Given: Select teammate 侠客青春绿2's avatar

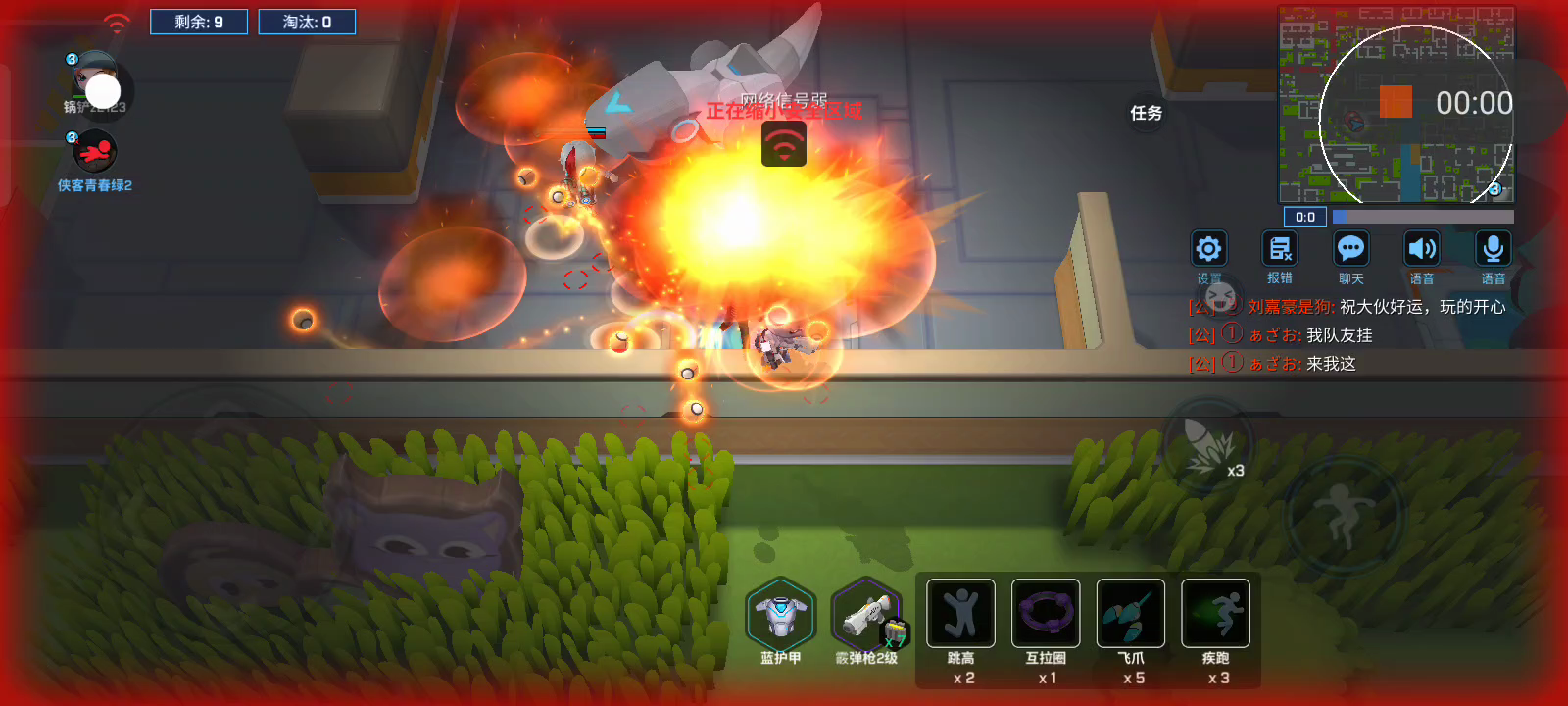Looking at the screenshot, I should (95, 152).
